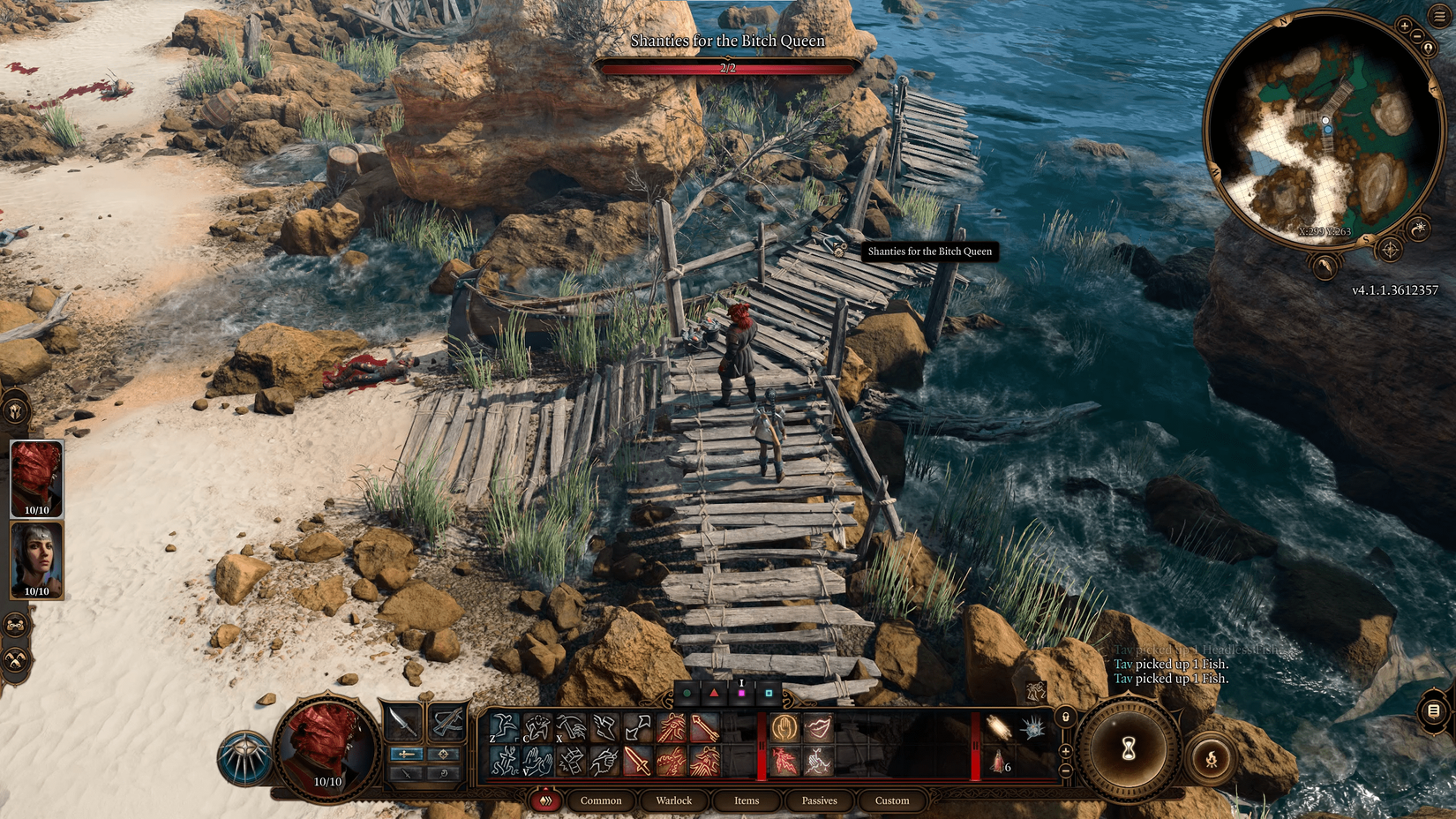Toggle the hotbar lock padlock

tap(1065, 718)
